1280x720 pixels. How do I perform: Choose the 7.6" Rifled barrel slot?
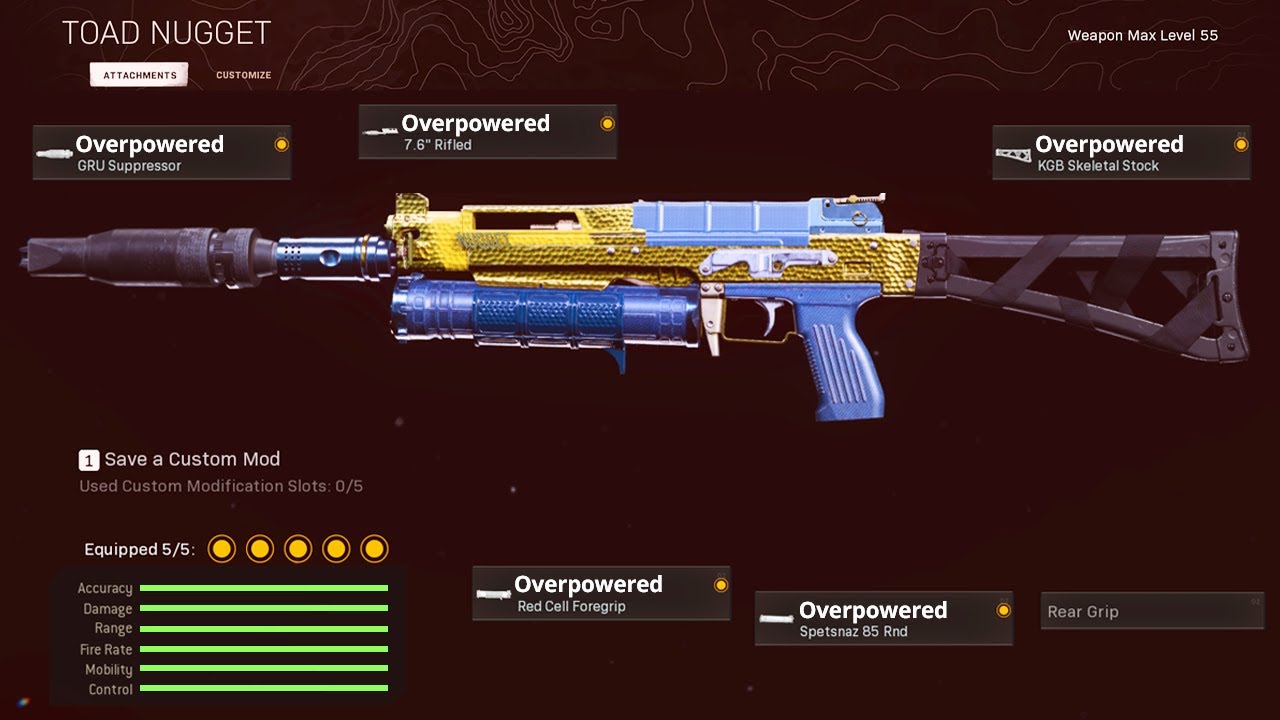[487, 132]
